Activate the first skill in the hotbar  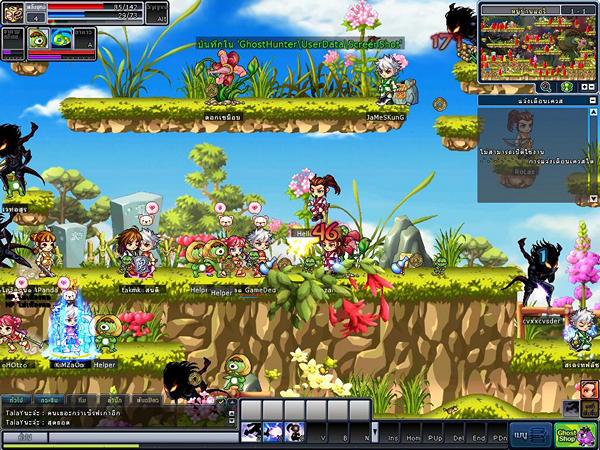click(252, 432)
